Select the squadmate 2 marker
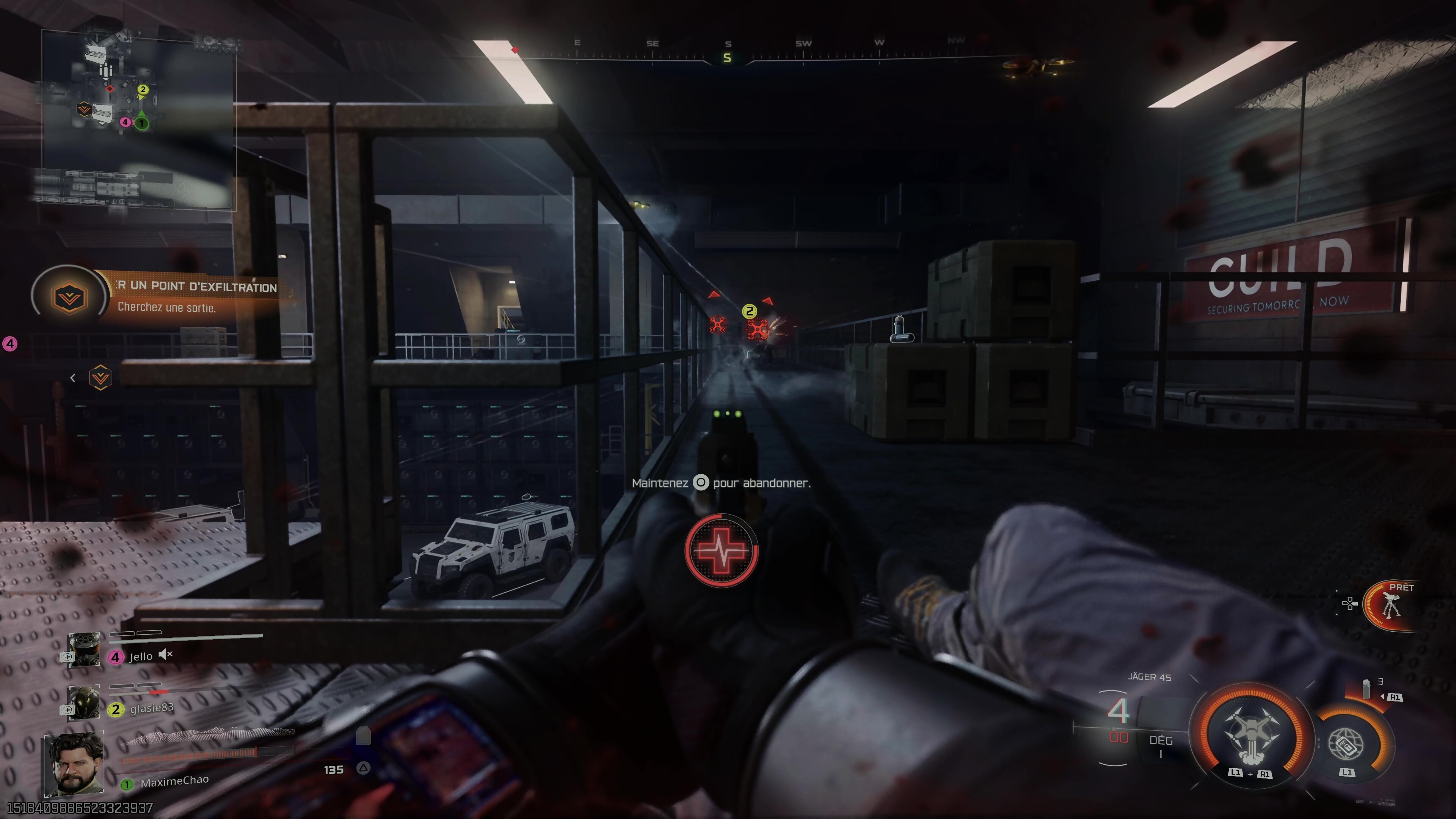The height and width of the screenshot is (819, 1456). click(750, 311)
